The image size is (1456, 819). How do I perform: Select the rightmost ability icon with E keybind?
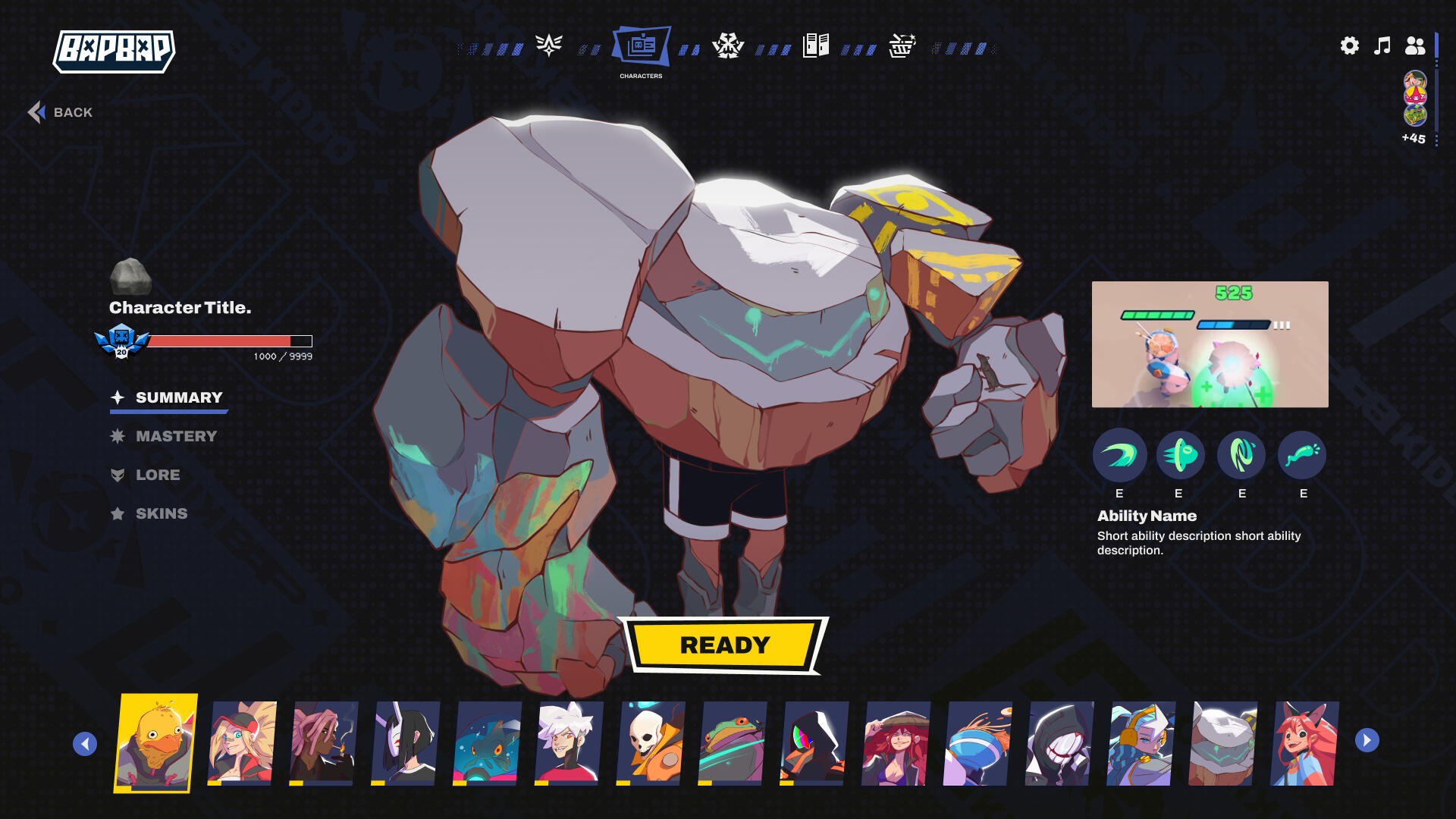click(1302, 456)
